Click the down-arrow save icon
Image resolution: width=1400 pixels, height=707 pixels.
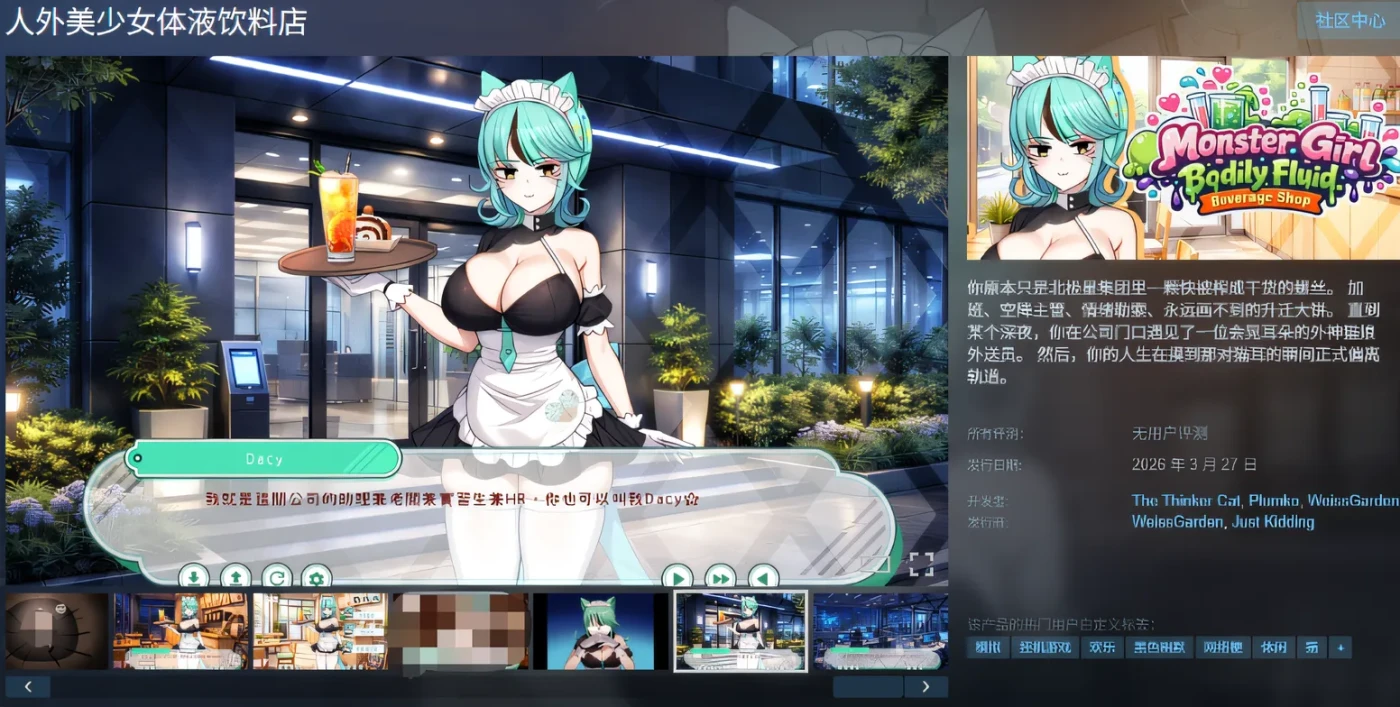(x=193, y=577)
